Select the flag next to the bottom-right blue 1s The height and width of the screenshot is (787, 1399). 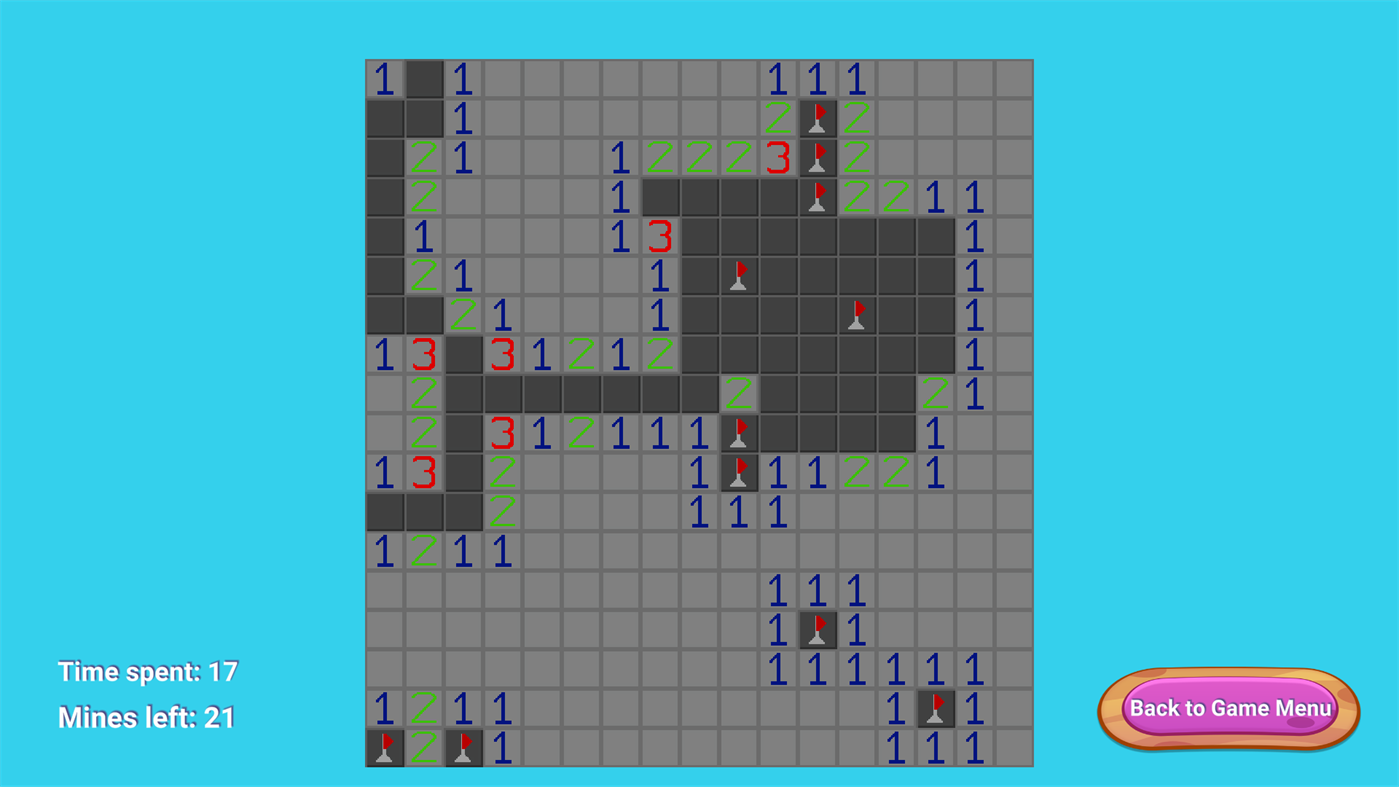[935, 708]
